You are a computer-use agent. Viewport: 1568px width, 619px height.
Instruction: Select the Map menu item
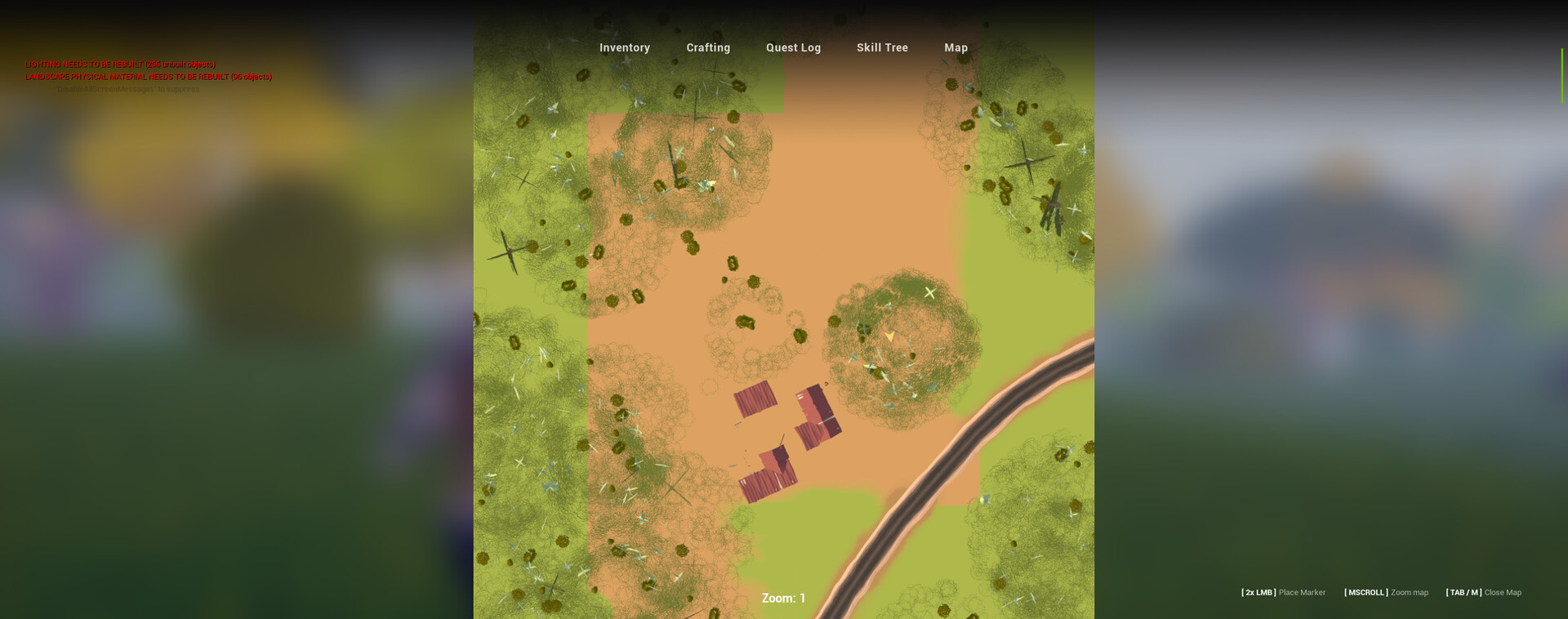(955, 47)
